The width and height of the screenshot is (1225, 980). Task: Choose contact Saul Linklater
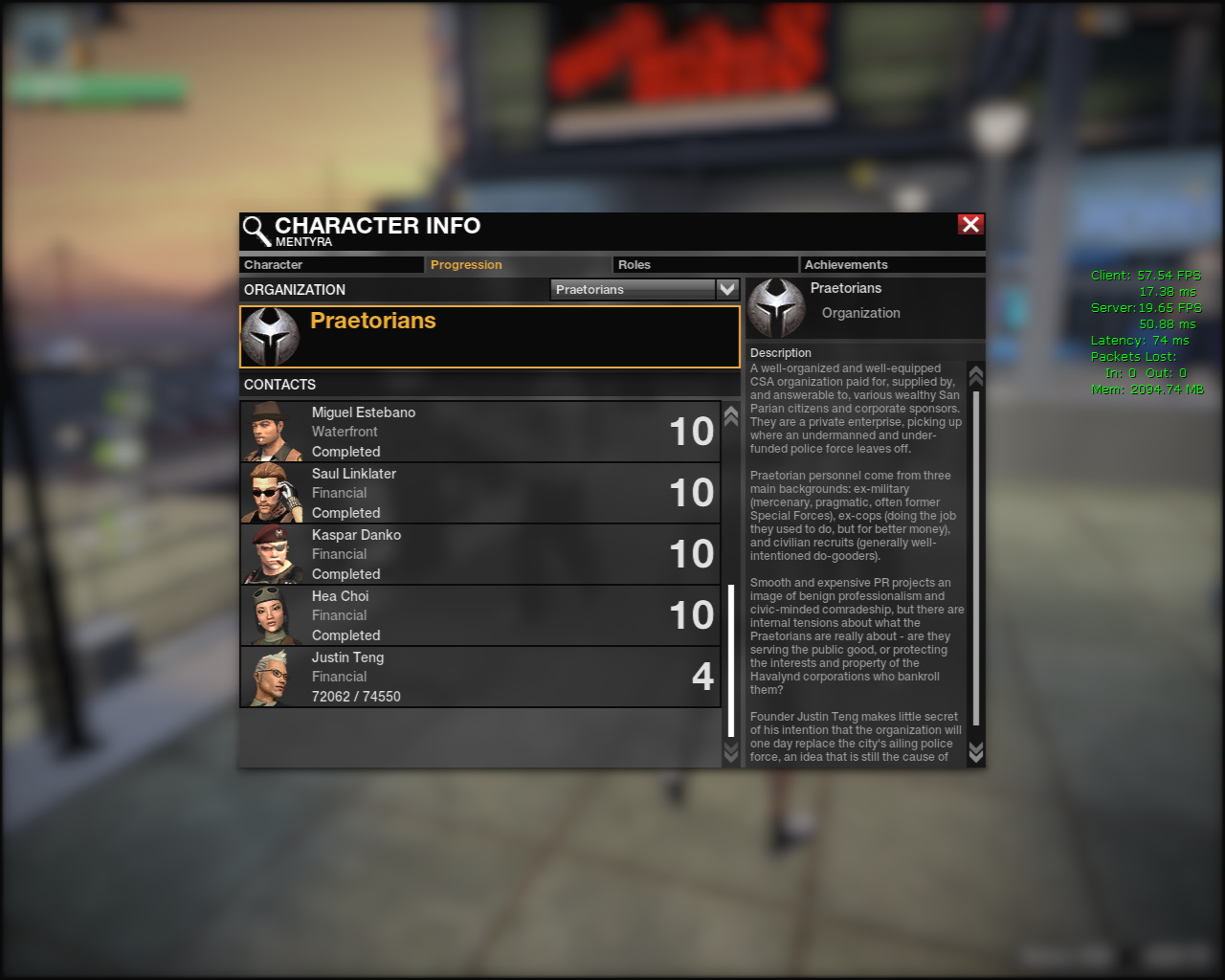pos(479,493)
